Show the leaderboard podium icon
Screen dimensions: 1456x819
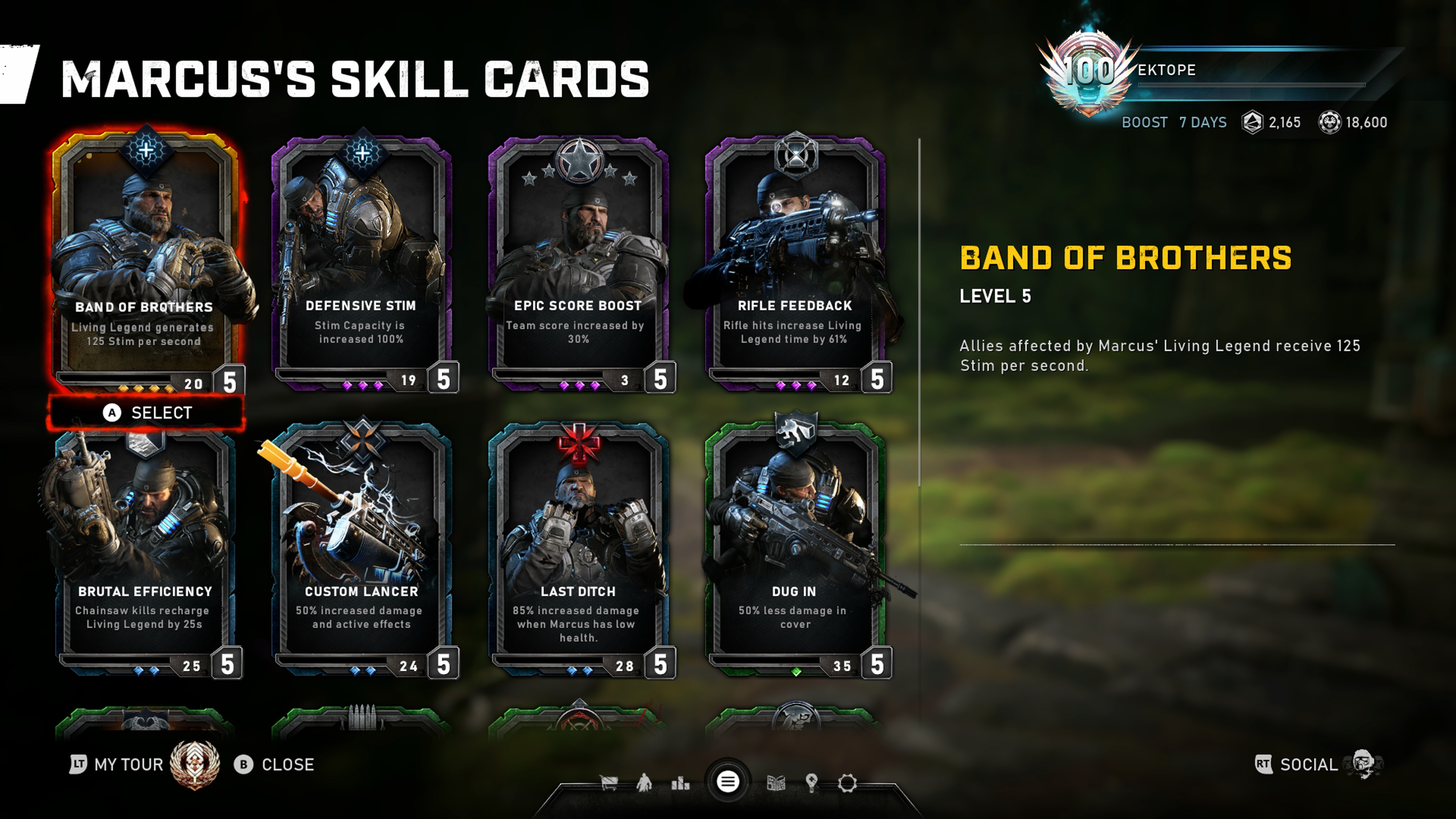680,783
